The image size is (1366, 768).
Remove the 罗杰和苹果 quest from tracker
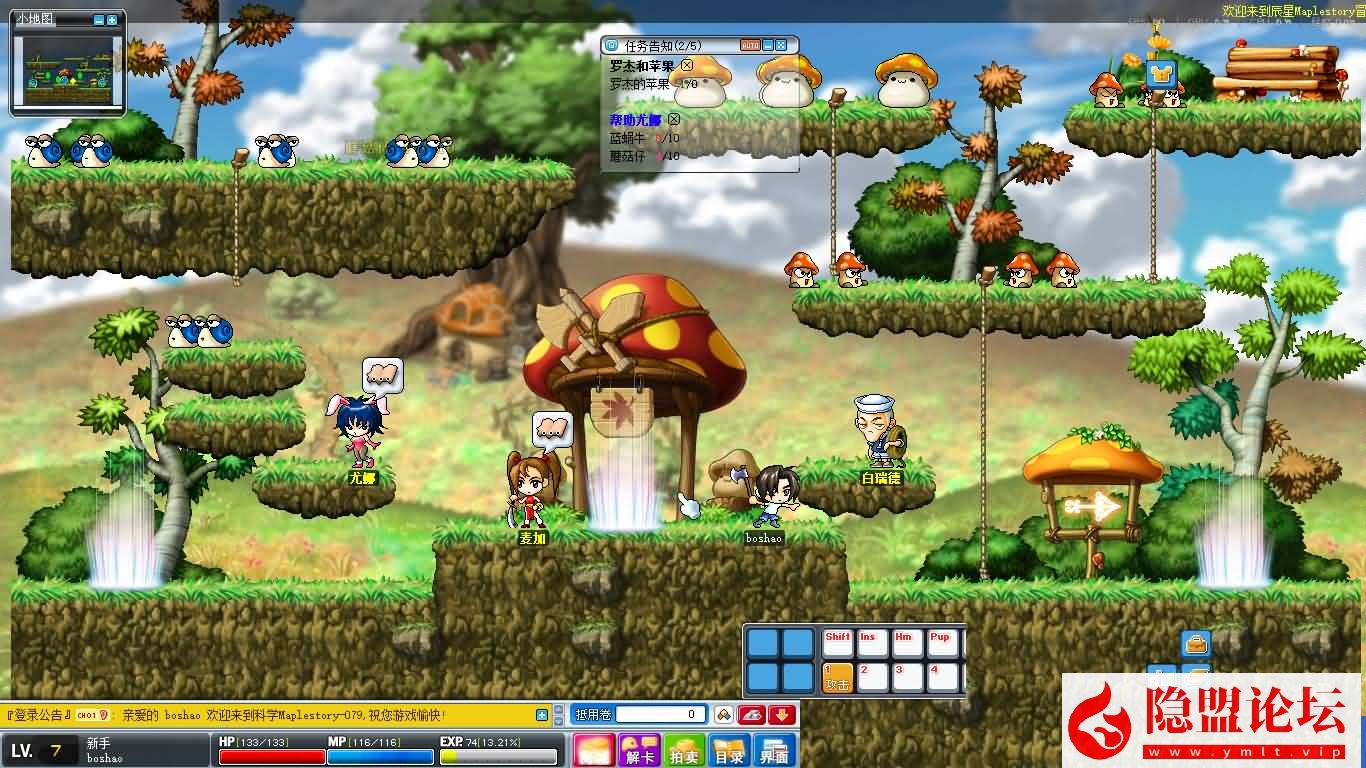[686, 66]
